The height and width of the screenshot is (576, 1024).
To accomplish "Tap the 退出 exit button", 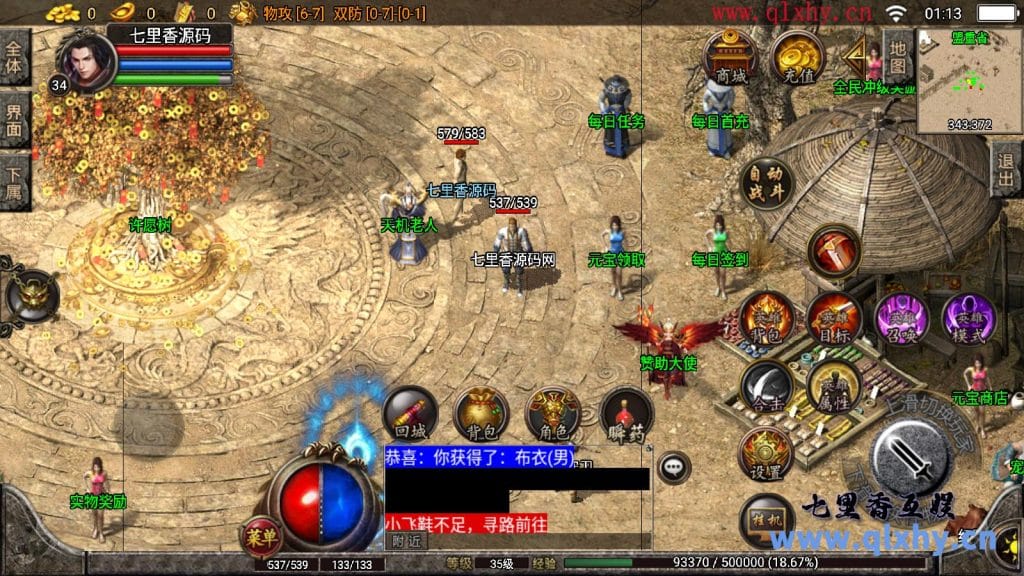I will point(1007,169).
